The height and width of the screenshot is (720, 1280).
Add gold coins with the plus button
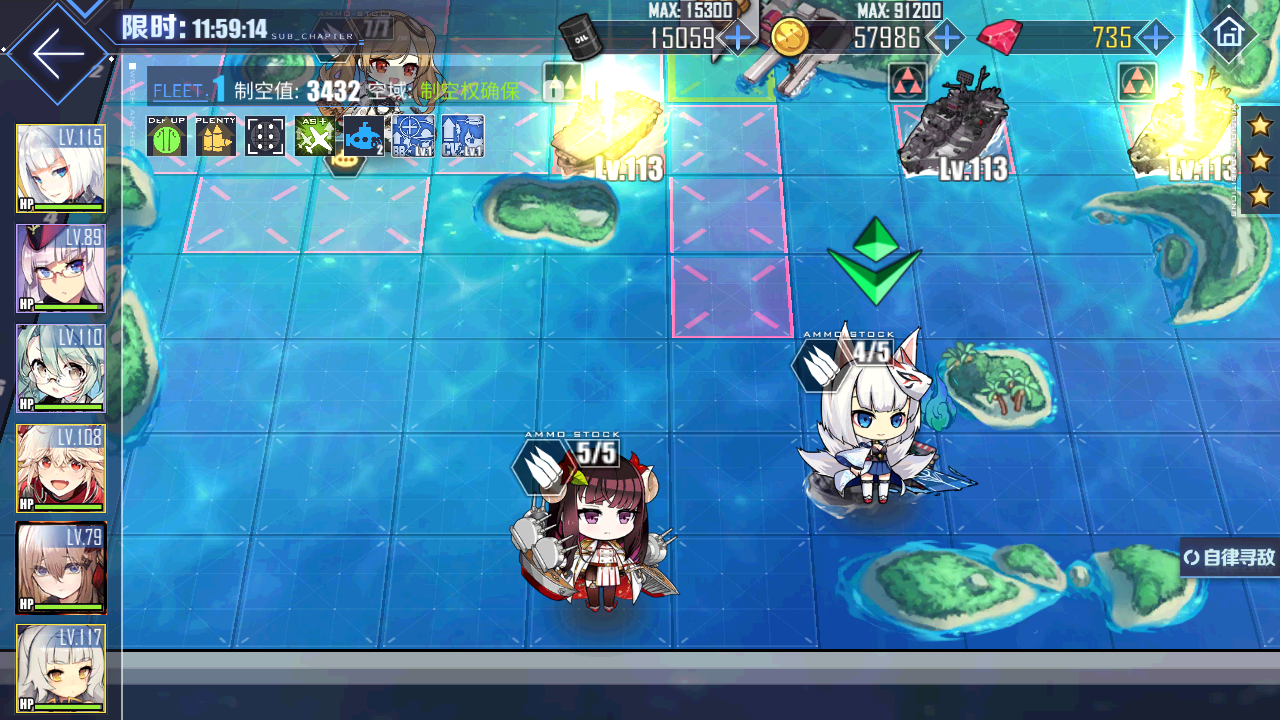pyautogui.click(x=945, y=38)
